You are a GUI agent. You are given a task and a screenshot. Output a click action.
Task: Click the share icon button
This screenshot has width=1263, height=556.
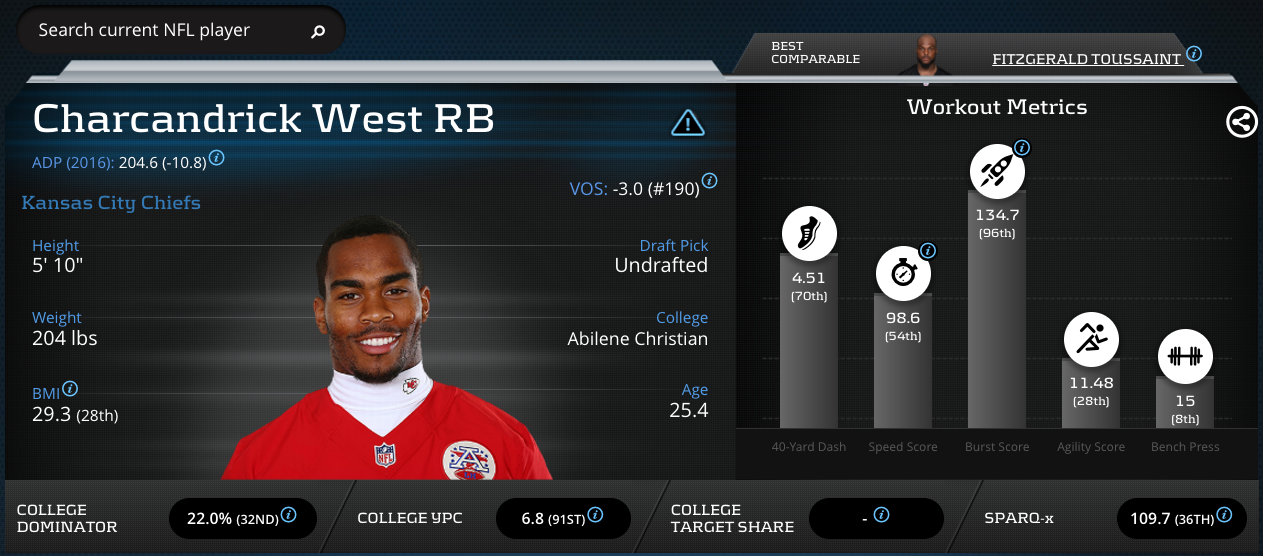(1241, 122)
